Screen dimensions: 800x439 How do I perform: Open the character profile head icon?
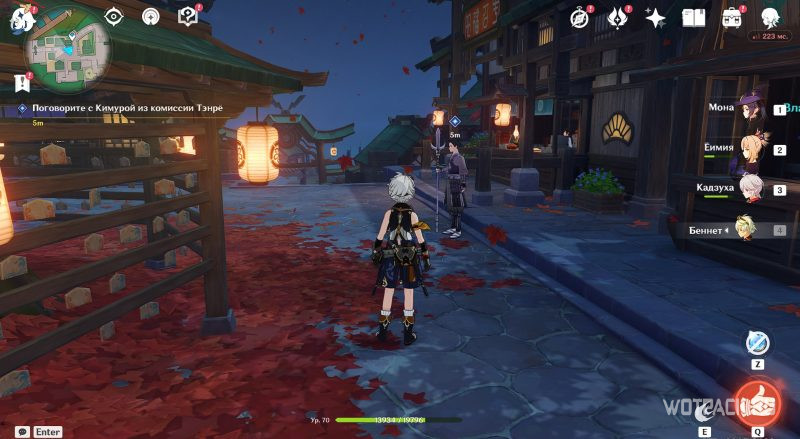click(770, 17)
